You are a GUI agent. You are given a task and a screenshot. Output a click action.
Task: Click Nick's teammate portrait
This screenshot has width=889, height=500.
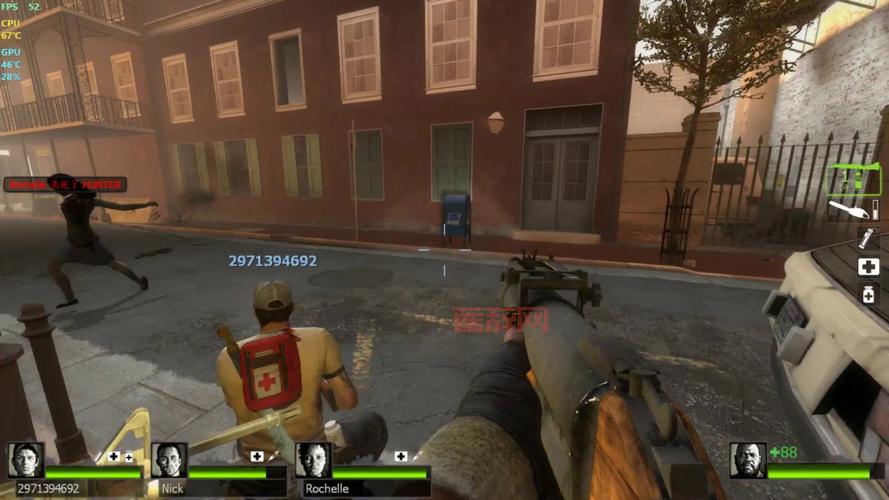click(169, 460)
